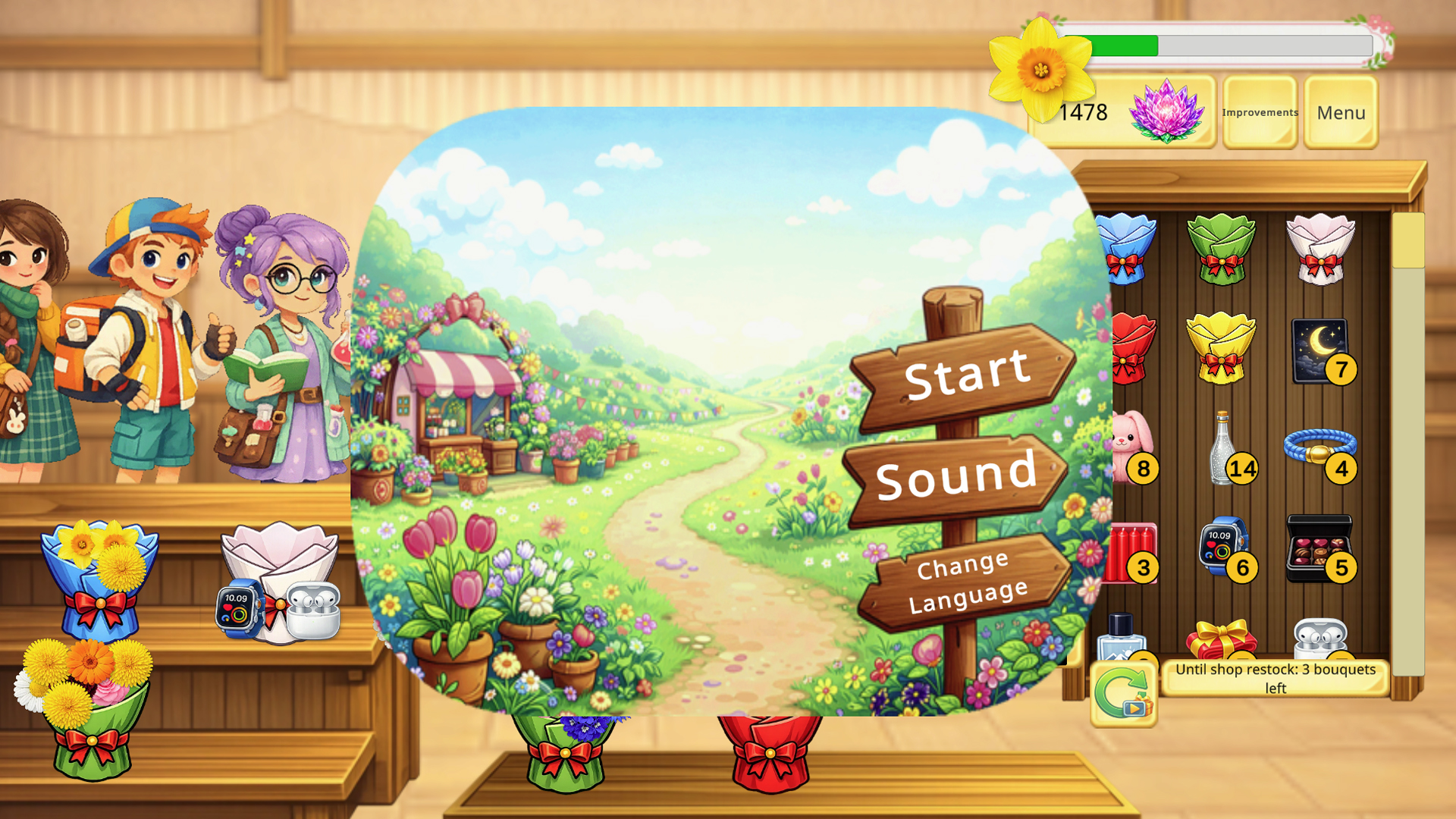This screenshot has width=1456, height=819.
Task: Click the restock countdown message
Action: [1274, 679]
